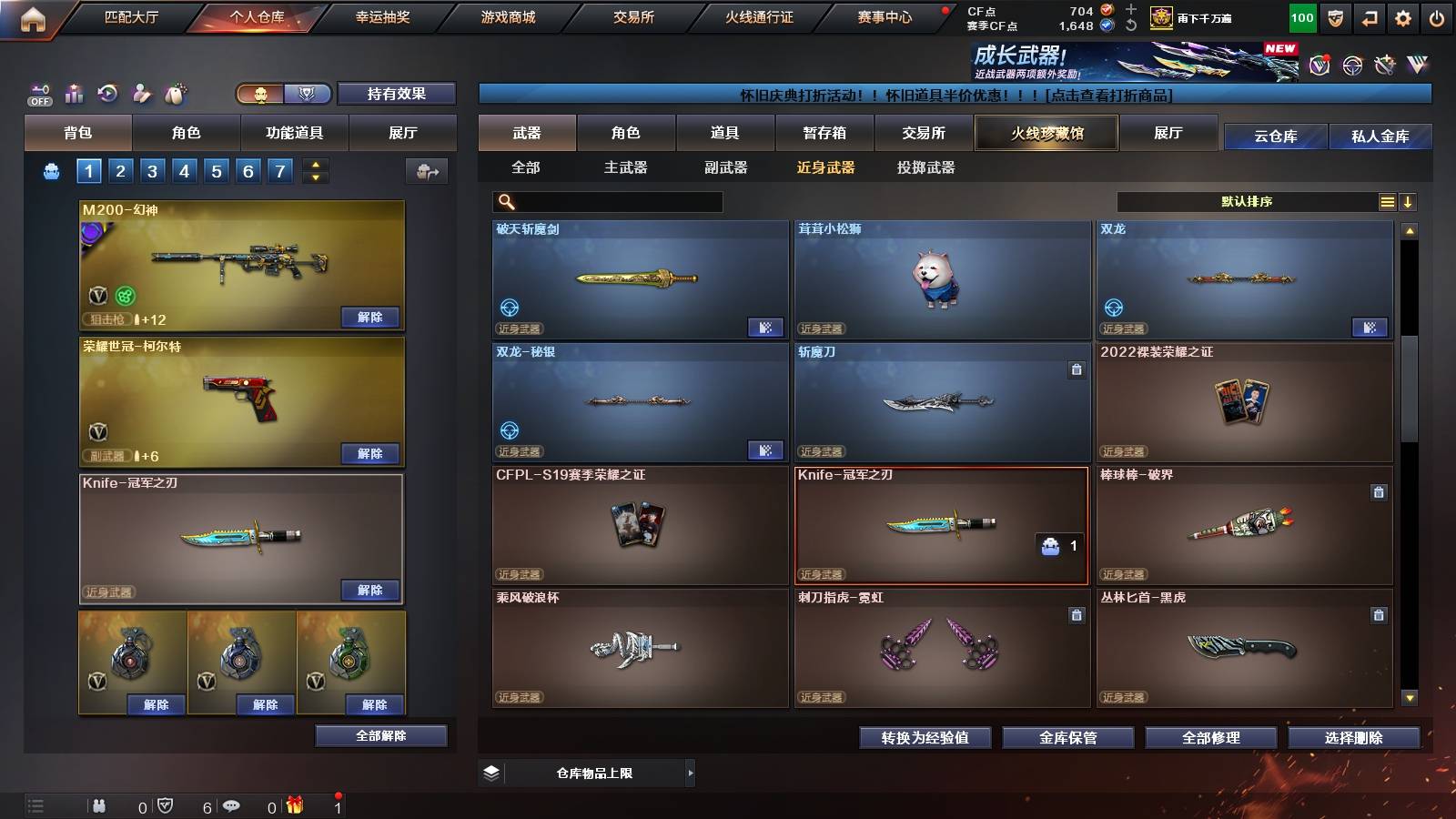Click the 转换为经验值 button

925,738
